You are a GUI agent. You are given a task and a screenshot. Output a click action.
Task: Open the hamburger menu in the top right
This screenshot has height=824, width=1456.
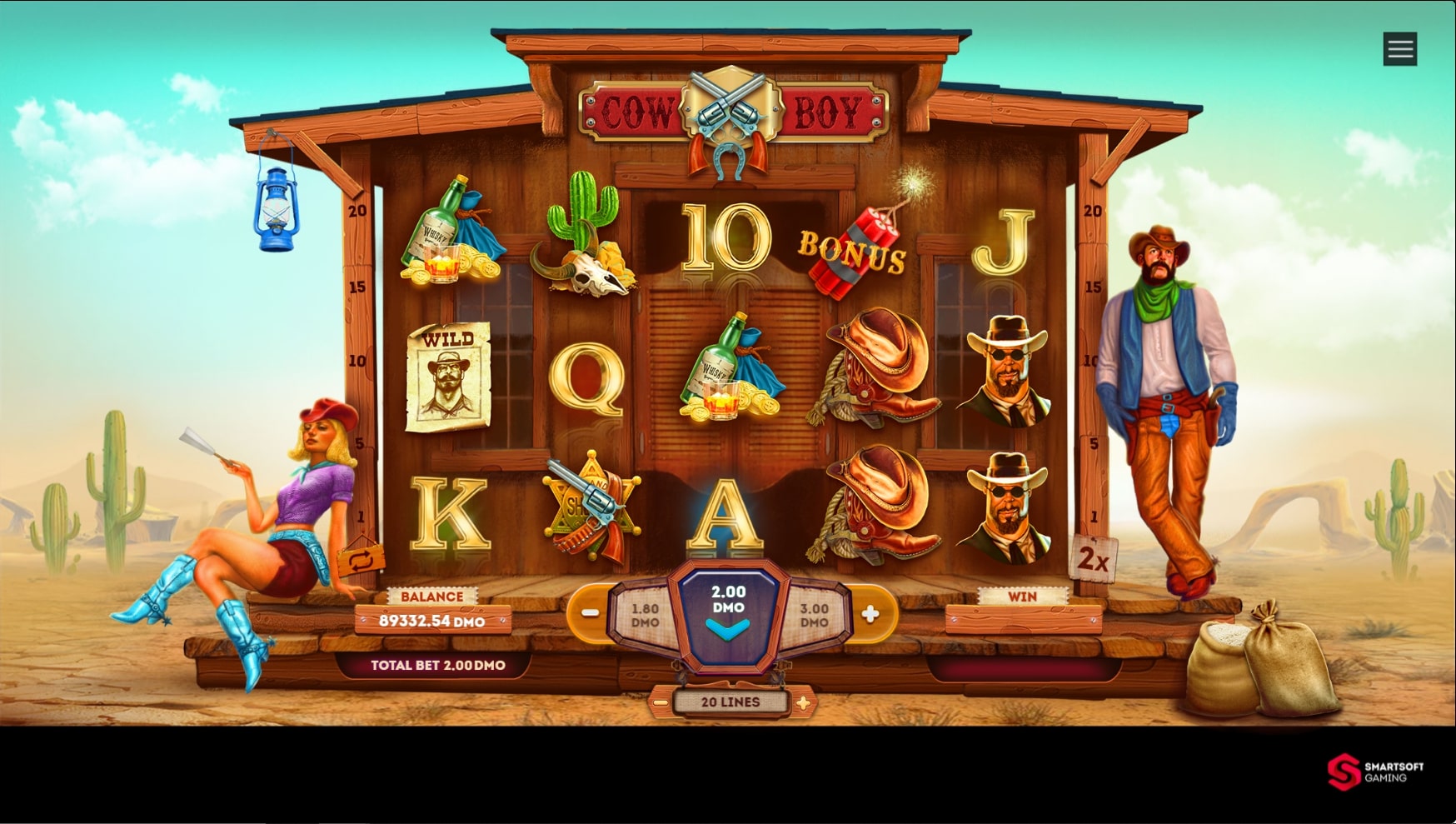coord(1400,48)
